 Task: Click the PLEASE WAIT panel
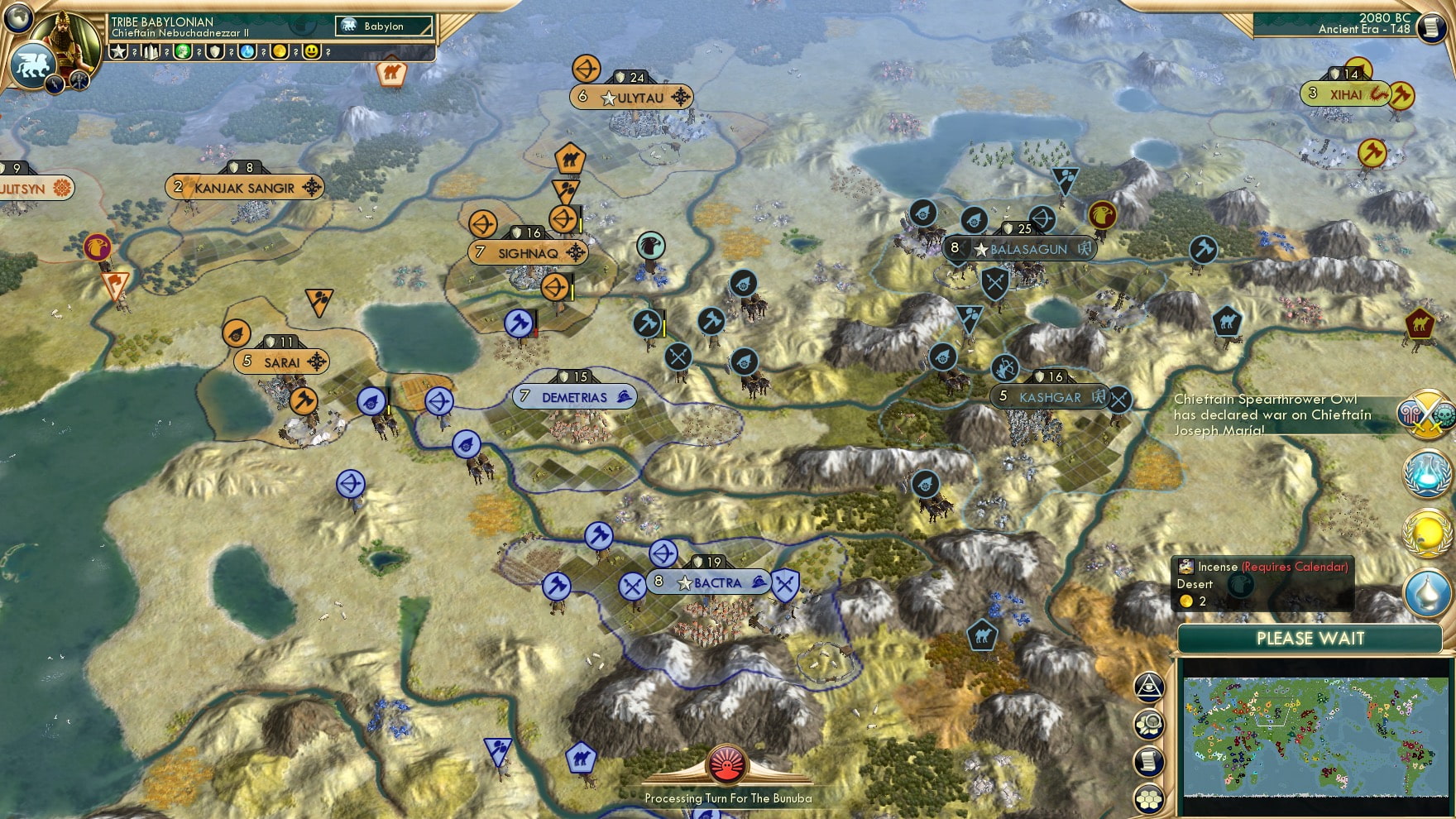click(1309, 639)
